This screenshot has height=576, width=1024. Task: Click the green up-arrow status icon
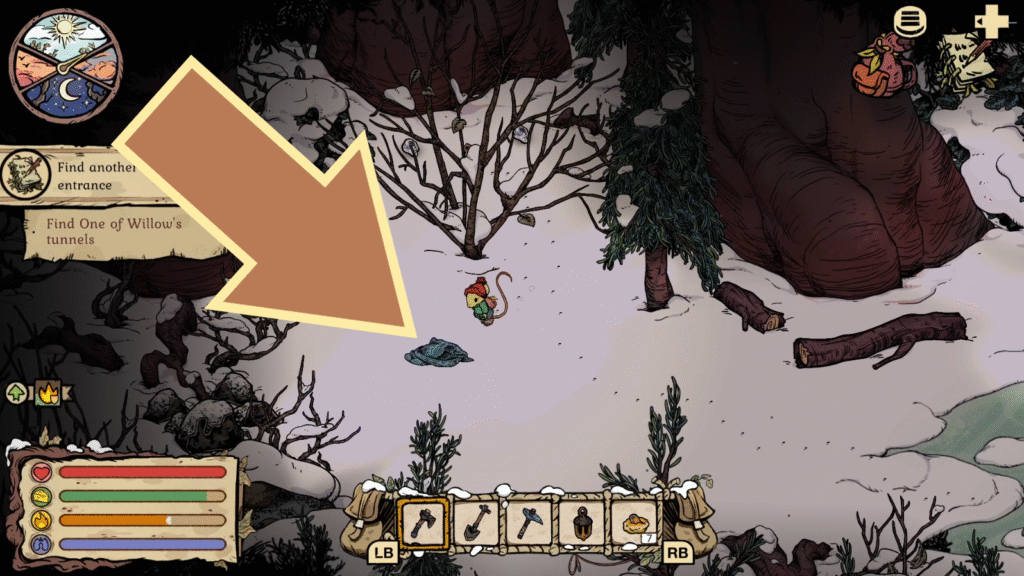17,393
